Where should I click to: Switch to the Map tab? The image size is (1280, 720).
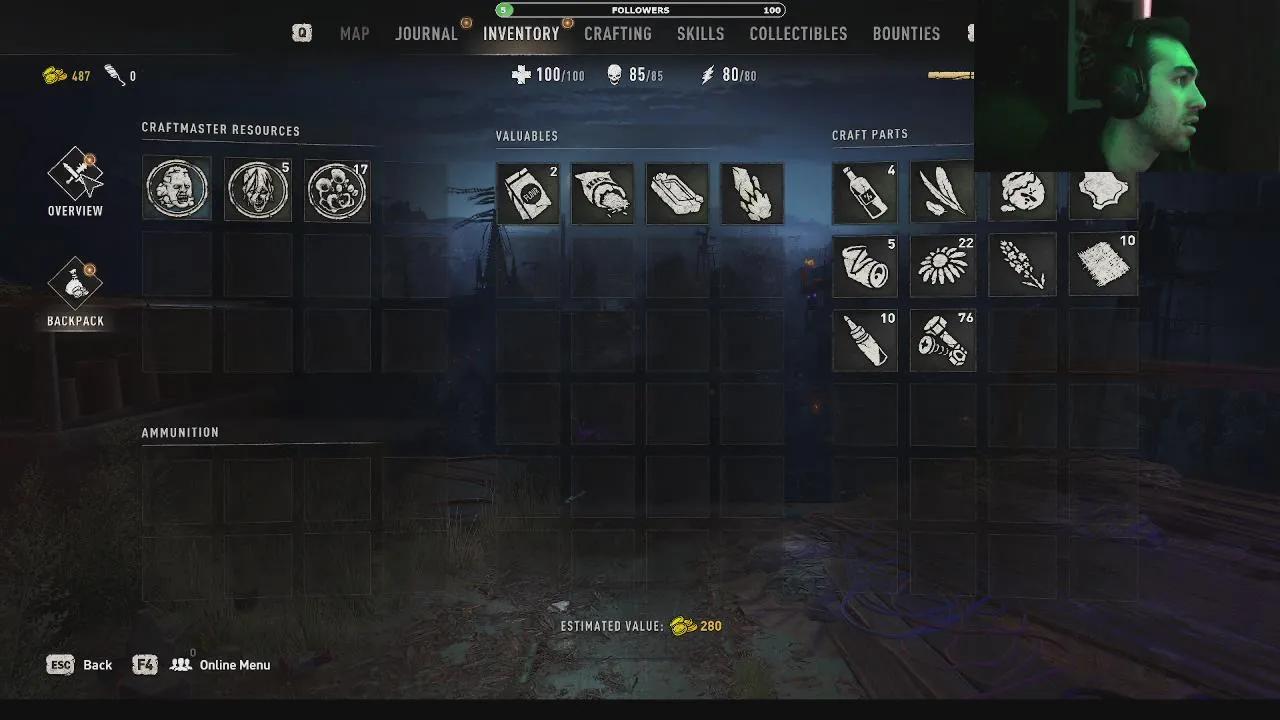tap(354, 33)
